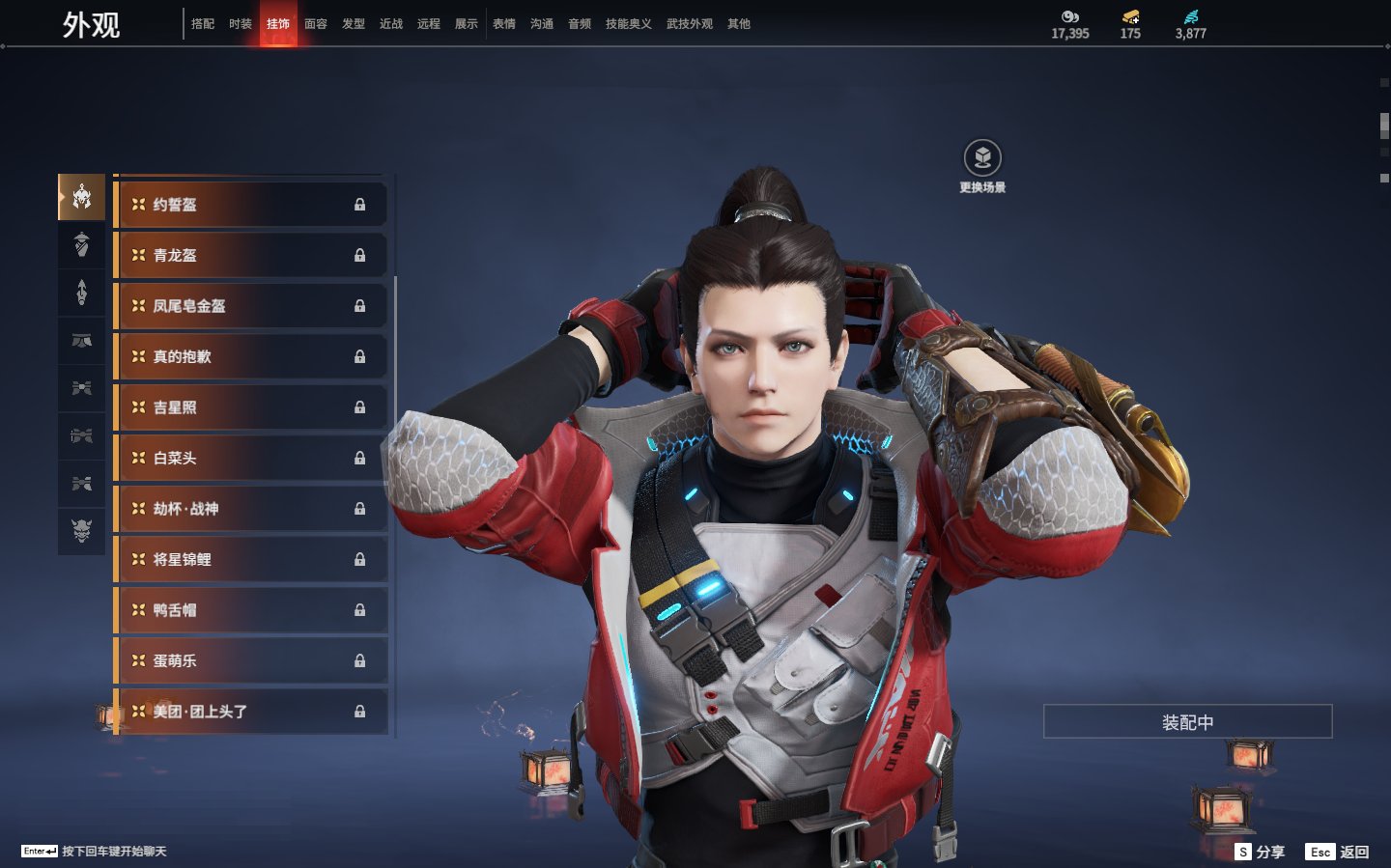Open the 面容 face tab
Screen dimensions: 1391x868
[x=316, y=24]
